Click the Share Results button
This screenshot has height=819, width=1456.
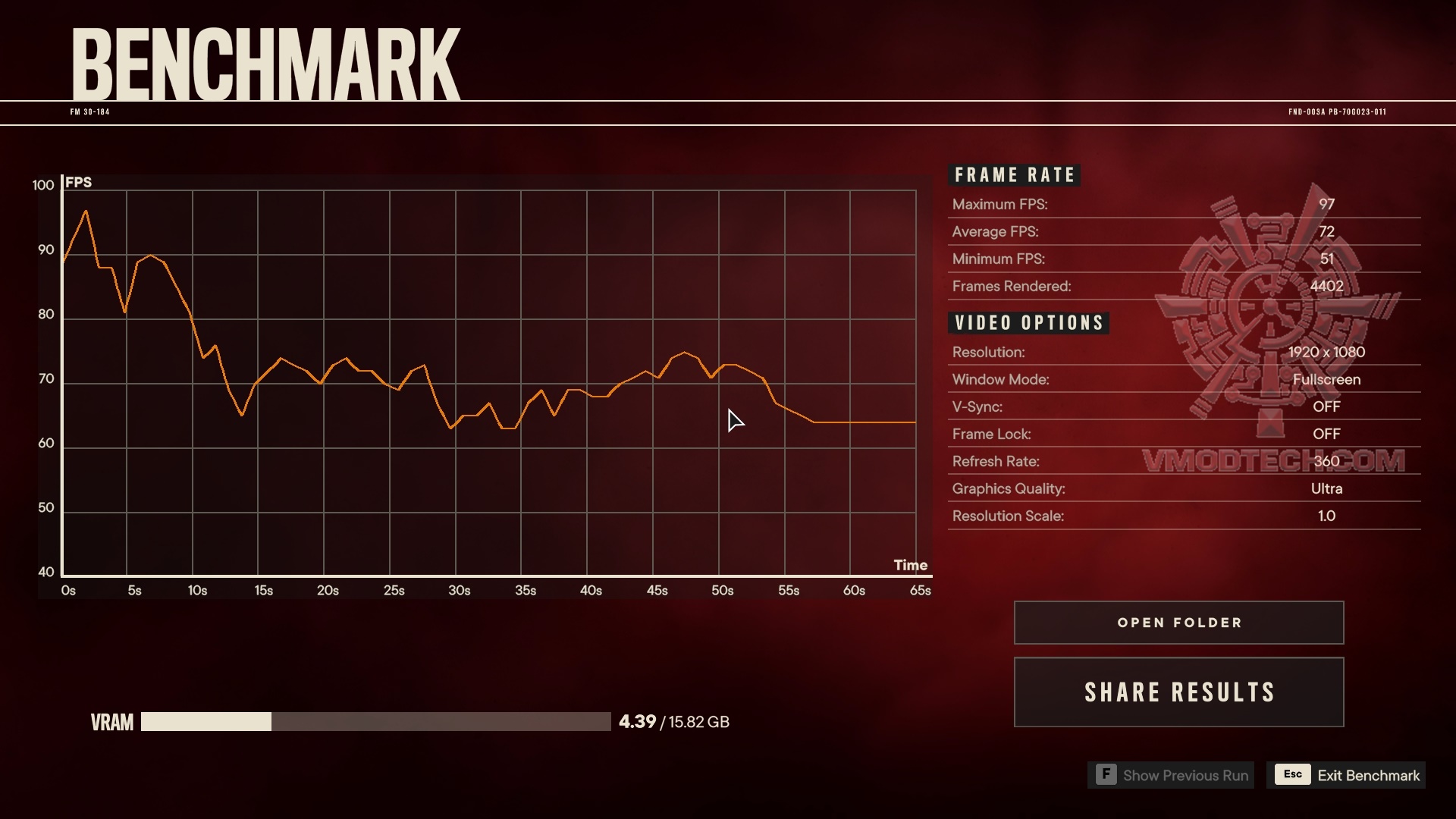tap(1178, 692)
